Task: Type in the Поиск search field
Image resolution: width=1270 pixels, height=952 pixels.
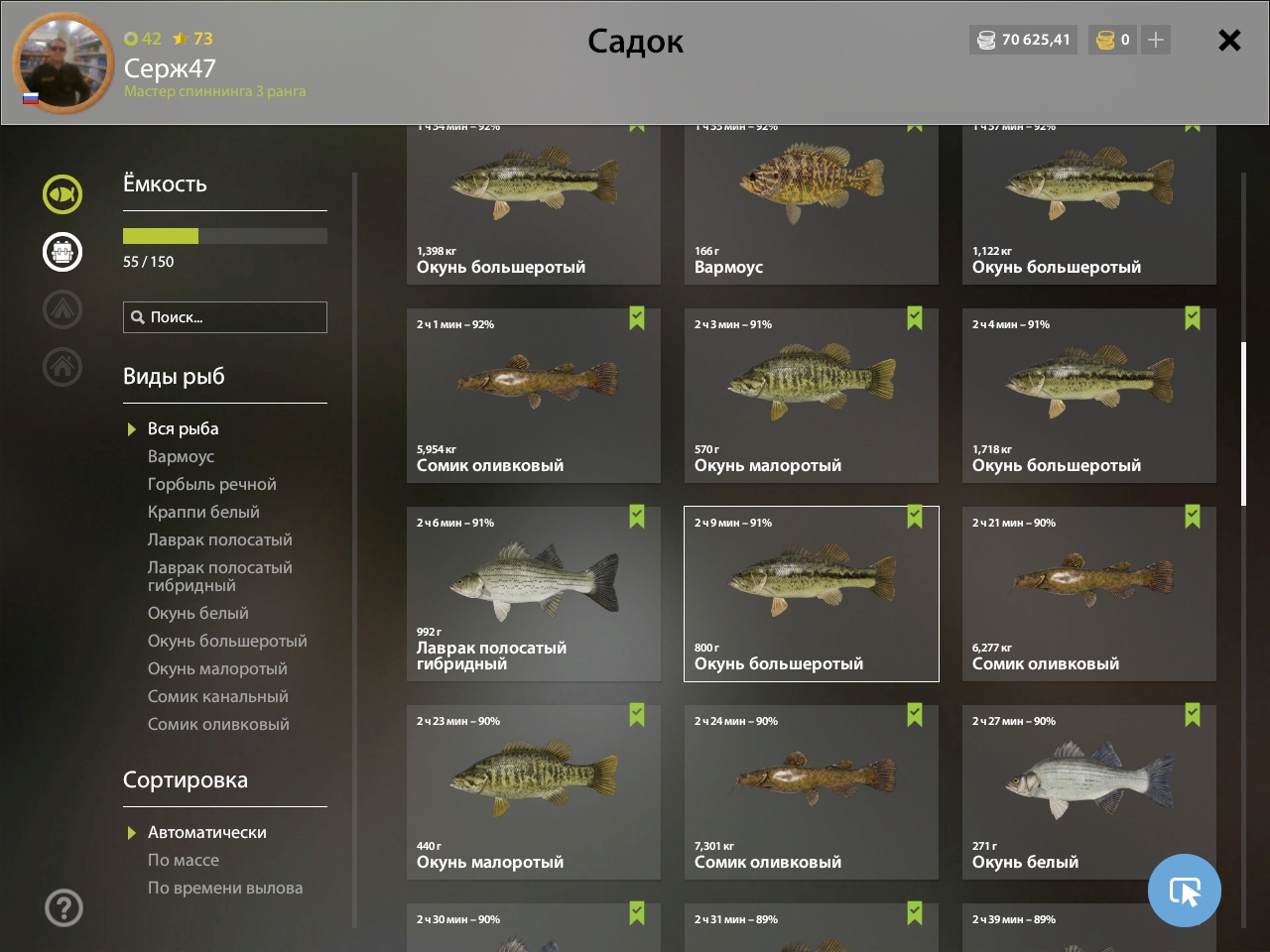Action: pyautogui.click(x=234, y=317)
